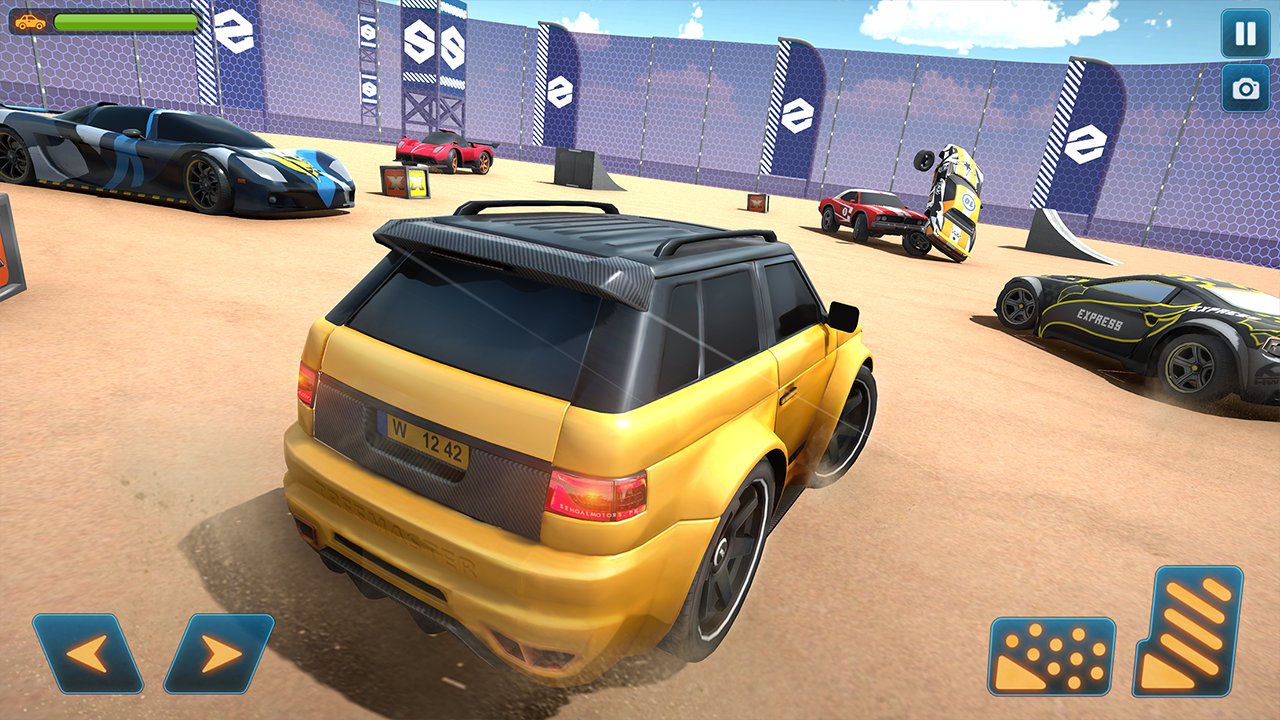Select the orange warning sign on left edge
Viewport: 1280px width, 720px height.
click(8, 262)
